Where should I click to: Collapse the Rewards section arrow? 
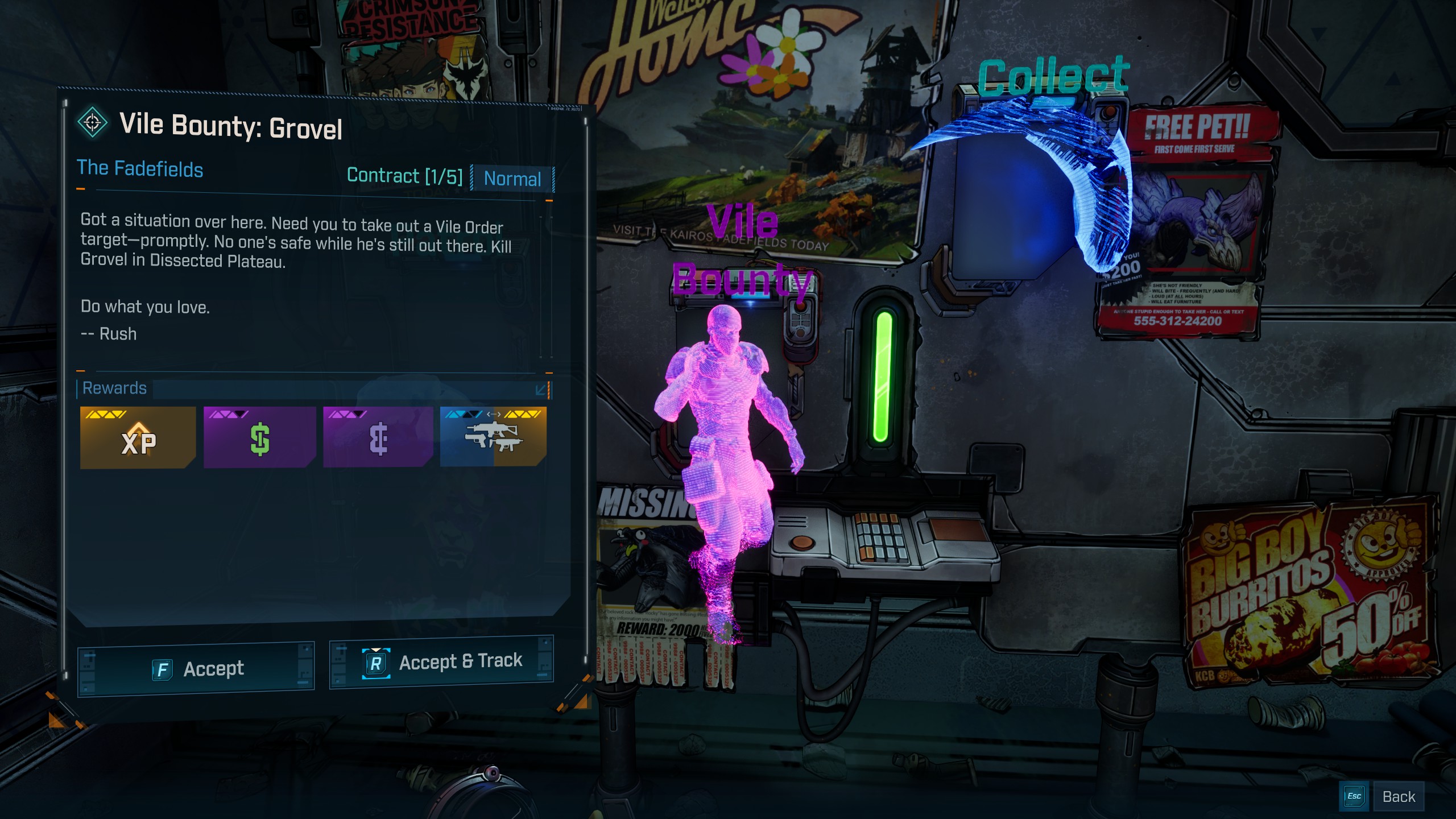[x=541, y=390]
